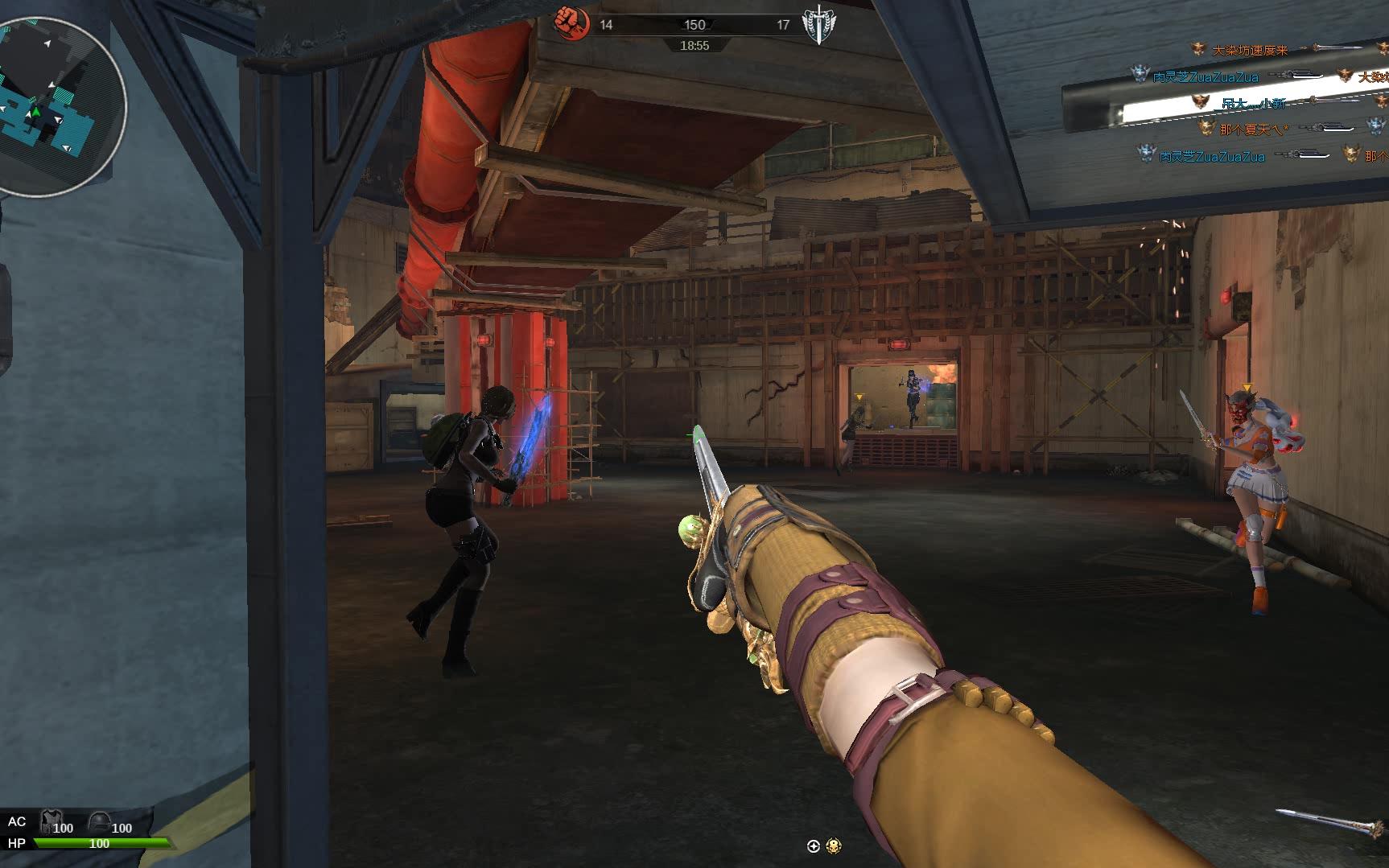Click the white circular star buff icon

813,845
